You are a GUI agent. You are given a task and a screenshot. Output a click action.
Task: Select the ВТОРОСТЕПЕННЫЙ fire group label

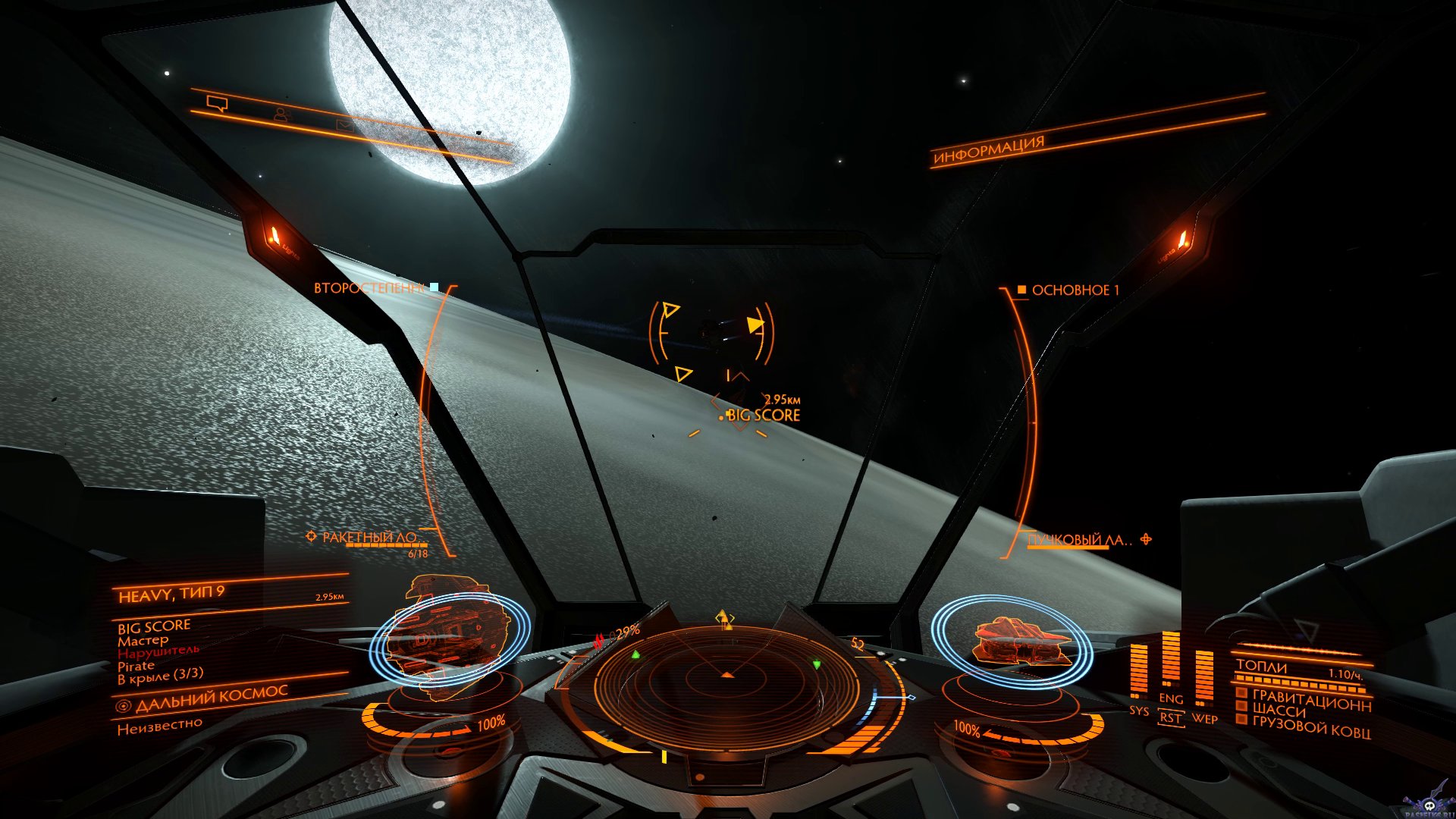click(369, 288)
